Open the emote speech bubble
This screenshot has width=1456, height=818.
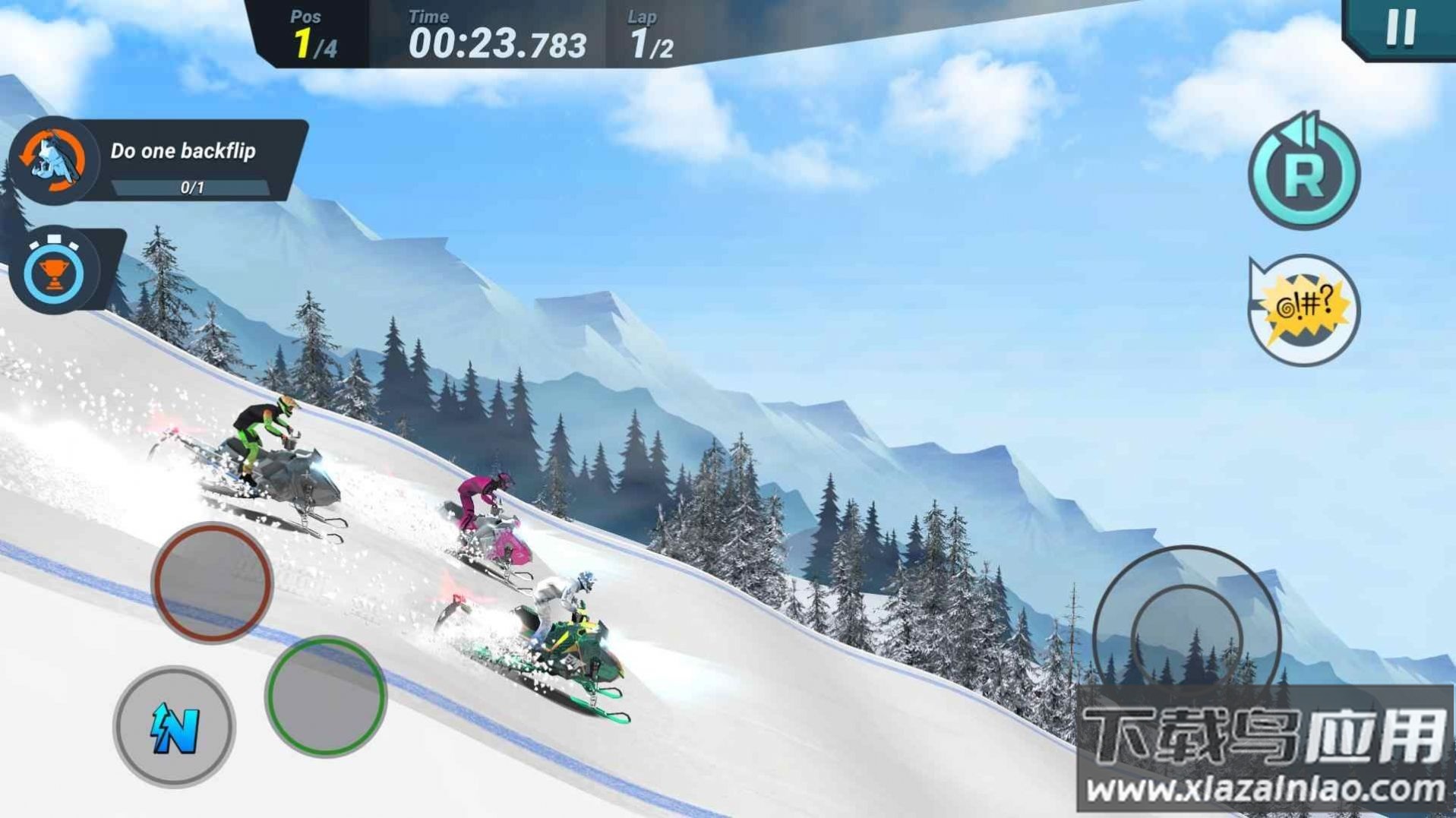1304,309
